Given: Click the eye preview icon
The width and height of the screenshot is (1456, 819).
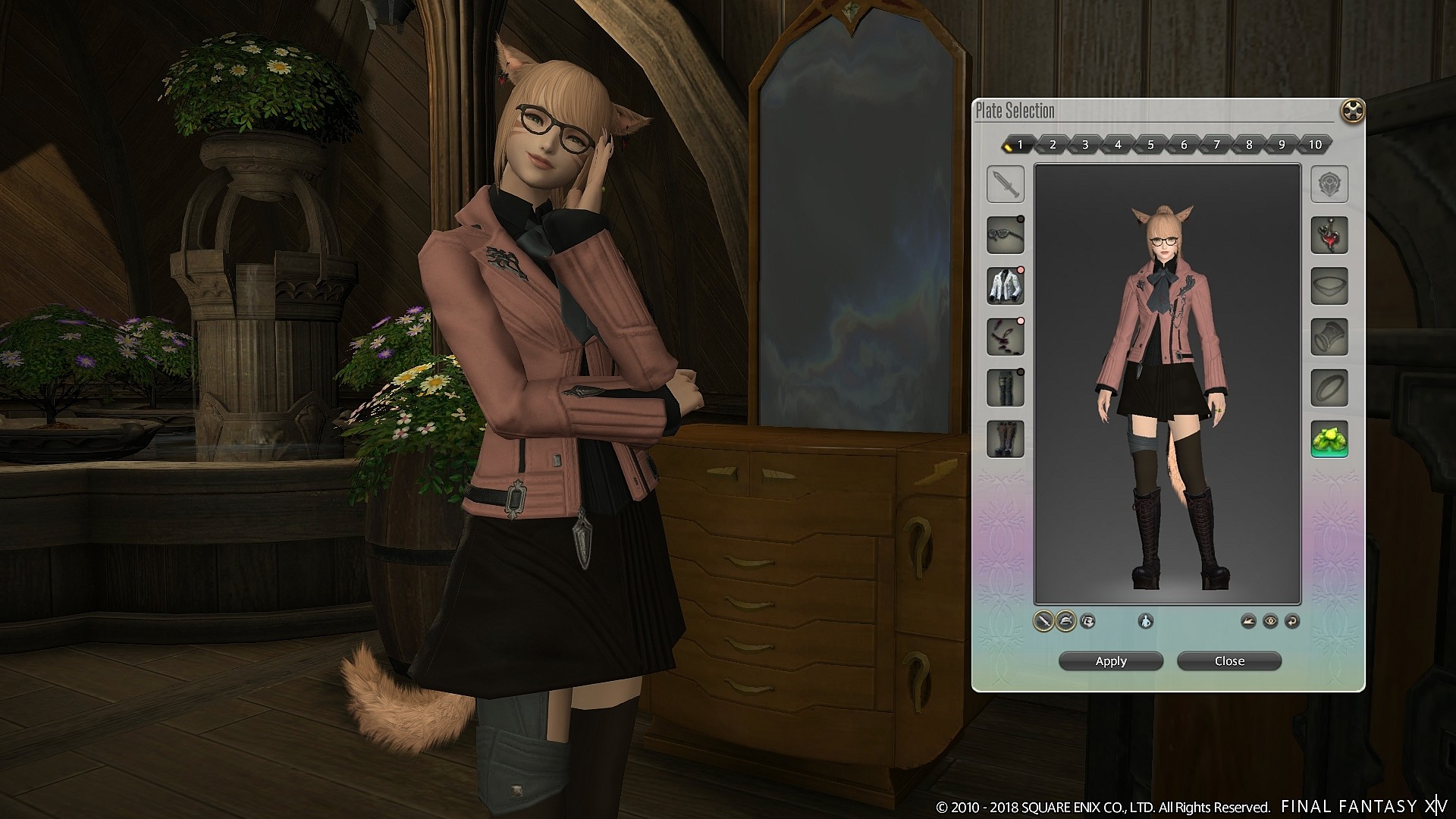Looking at the screenshot, I should click(x=1270, y=622).
